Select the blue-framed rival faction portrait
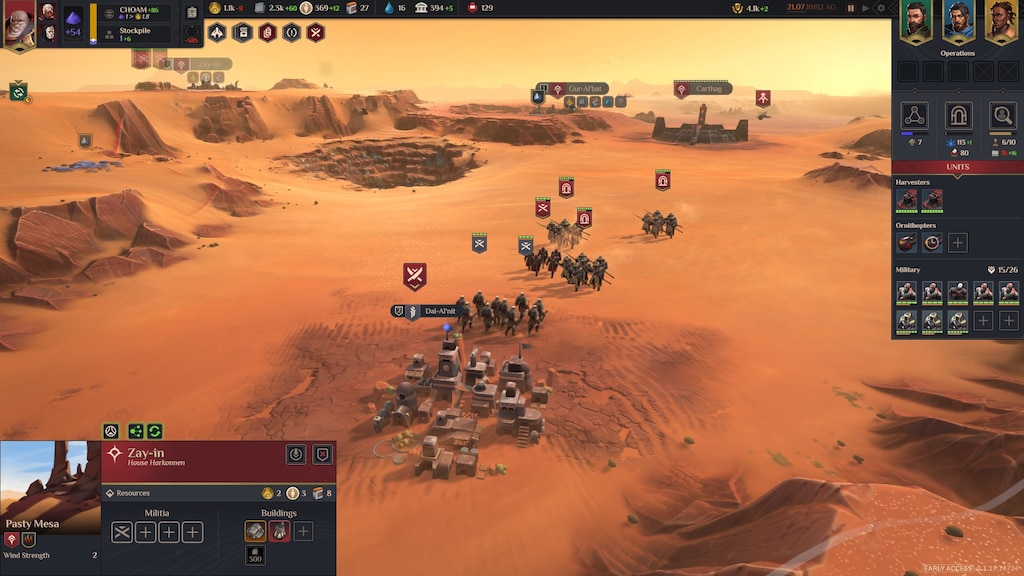Image resolution: width=1024 pixels, height=576 pixels. tap(958, 20)
